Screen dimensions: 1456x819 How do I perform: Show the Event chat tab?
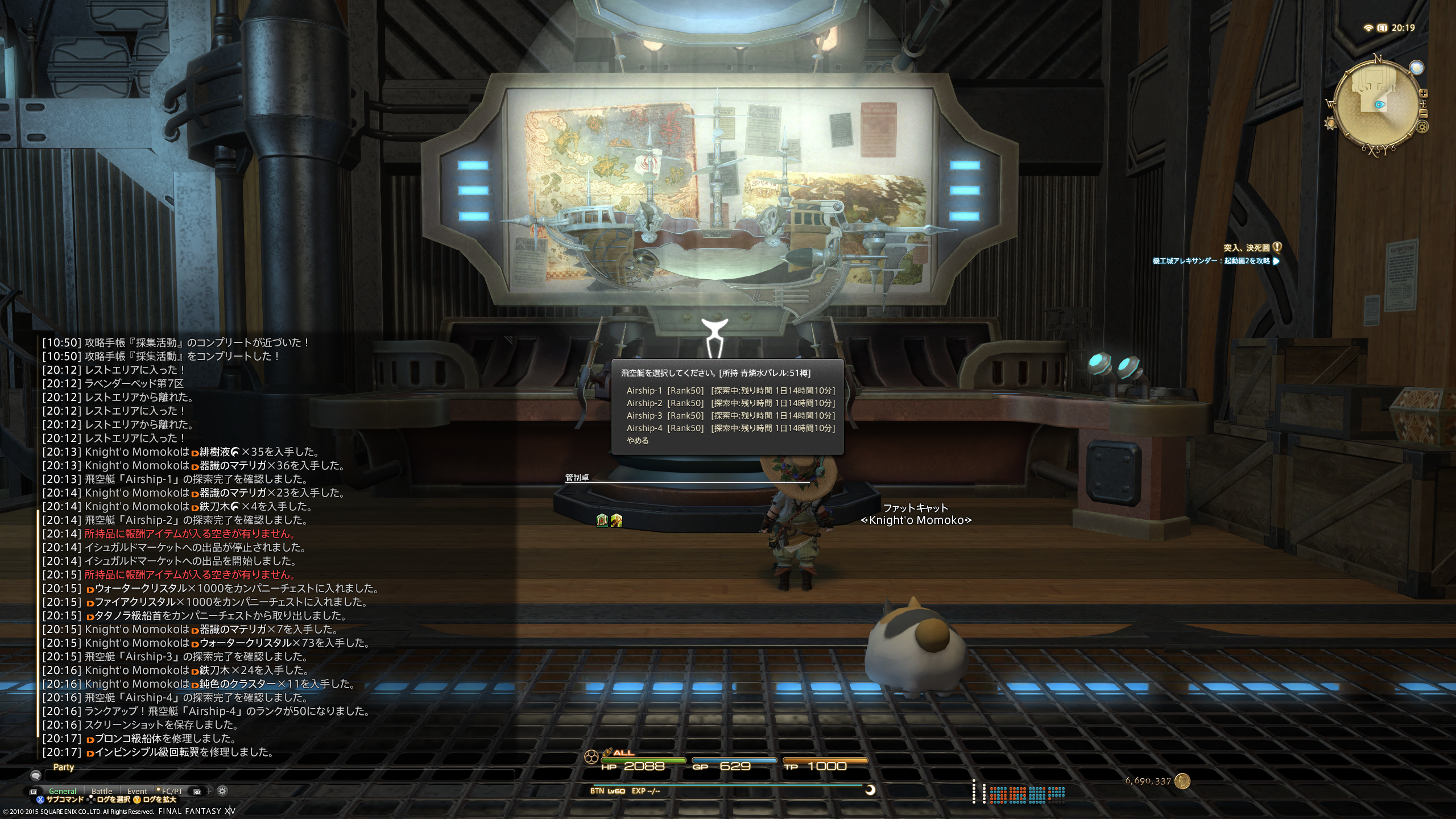click(x=137, y=791)
